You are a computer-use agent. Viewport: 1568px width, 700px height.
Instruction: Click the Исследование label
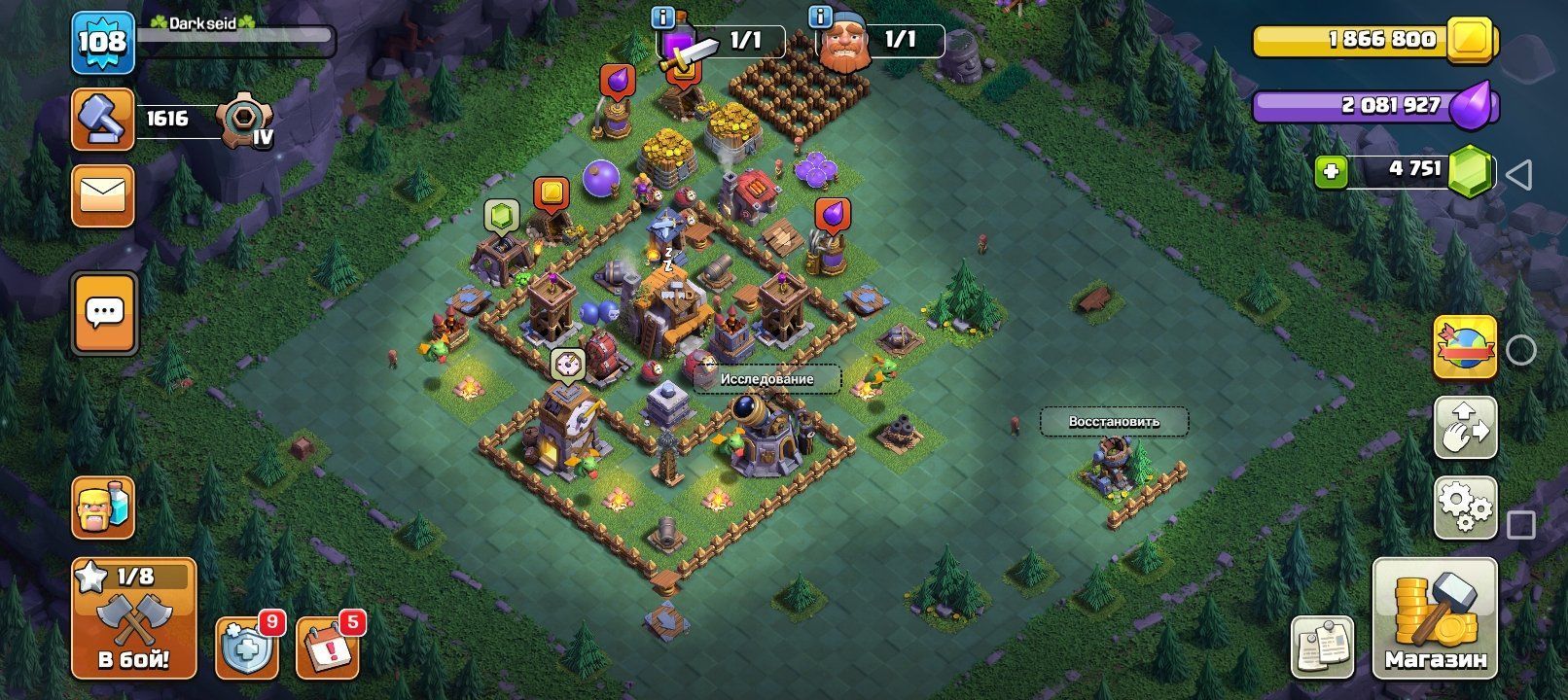pos(766,379)
